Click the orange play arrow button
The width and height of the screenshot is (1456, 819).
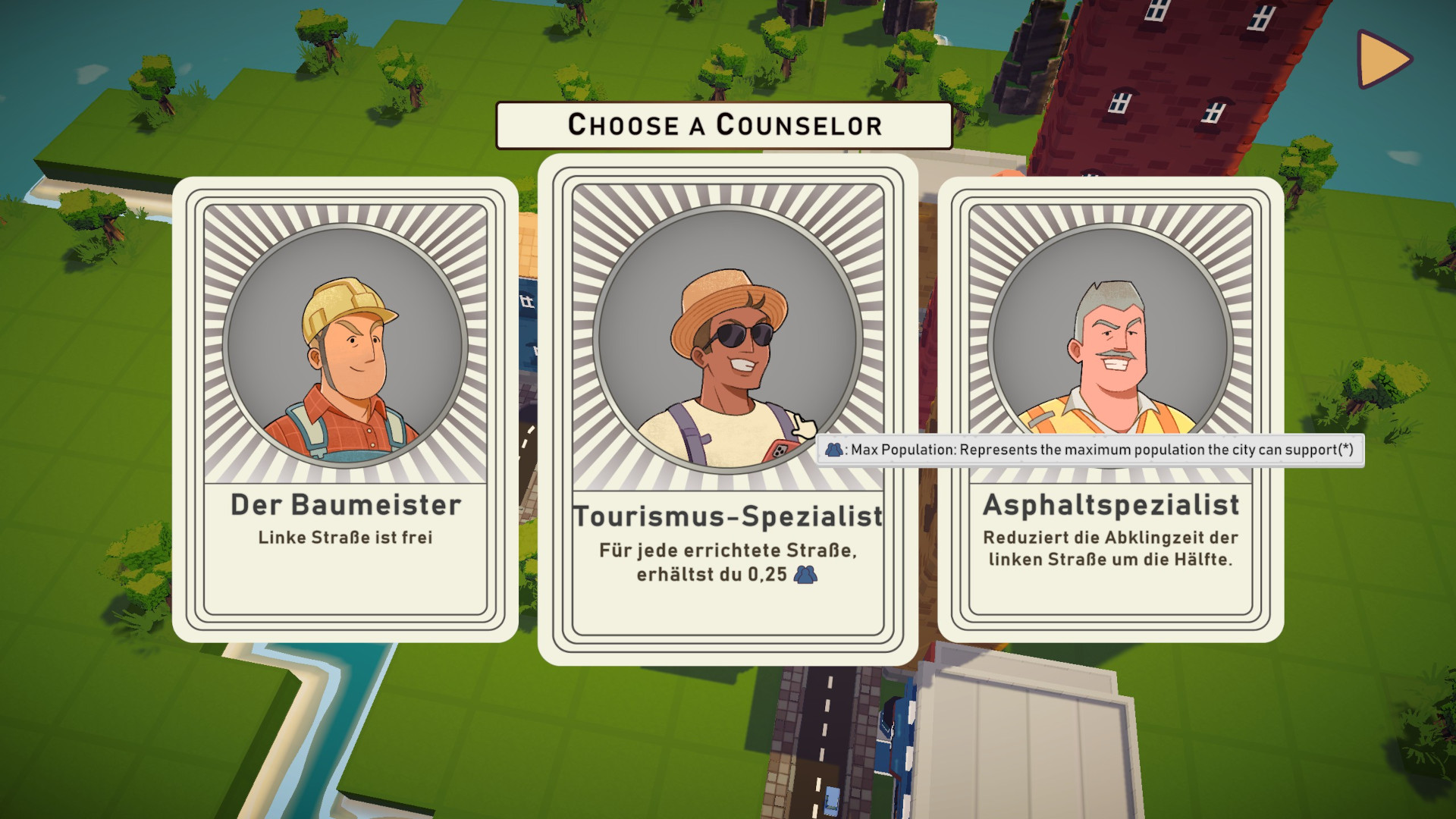click(1382, 59)
